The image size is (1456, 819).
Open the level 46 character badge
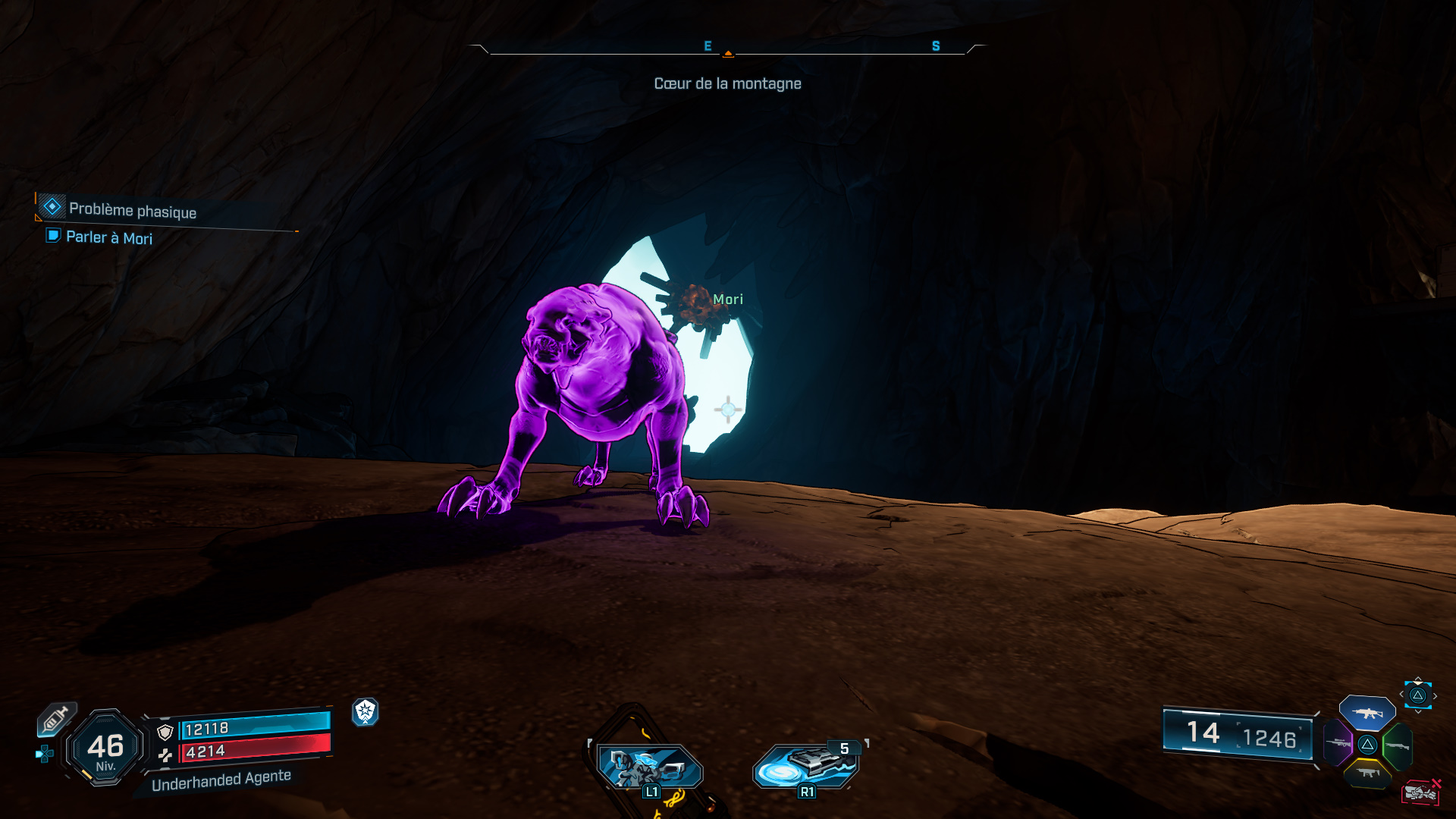tap(105, 748)
